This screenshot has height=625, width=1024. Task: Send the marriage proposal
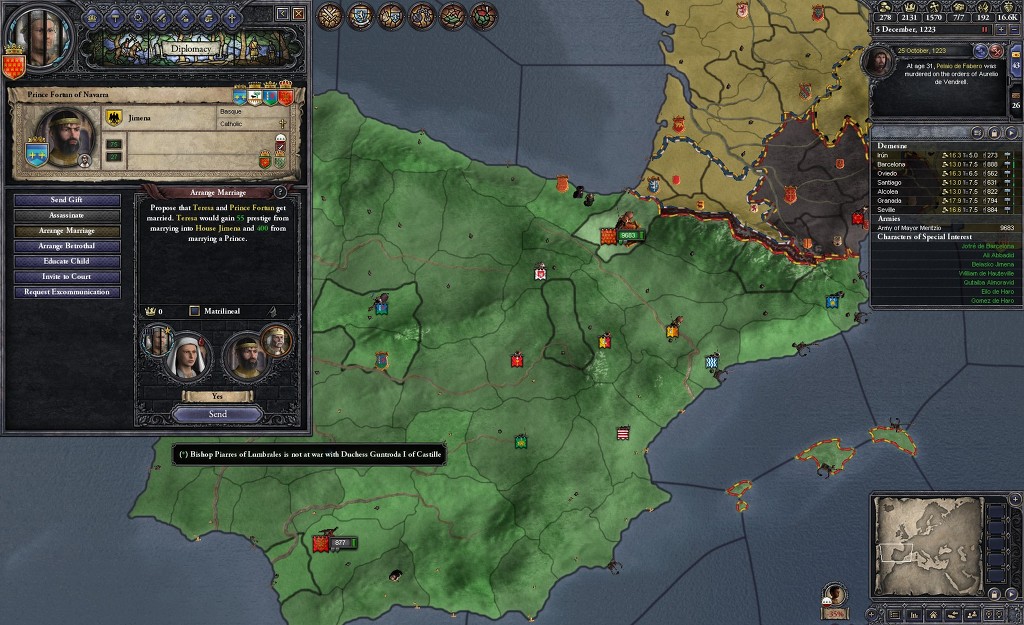217,414
